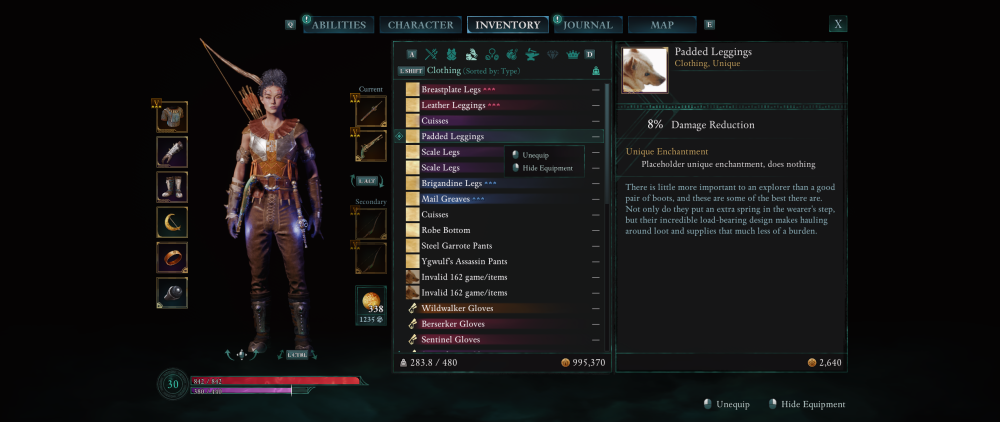The image size is (1000, 422).
Task: Pick the Robe Bottom entry
Action: tap(446, 230)
